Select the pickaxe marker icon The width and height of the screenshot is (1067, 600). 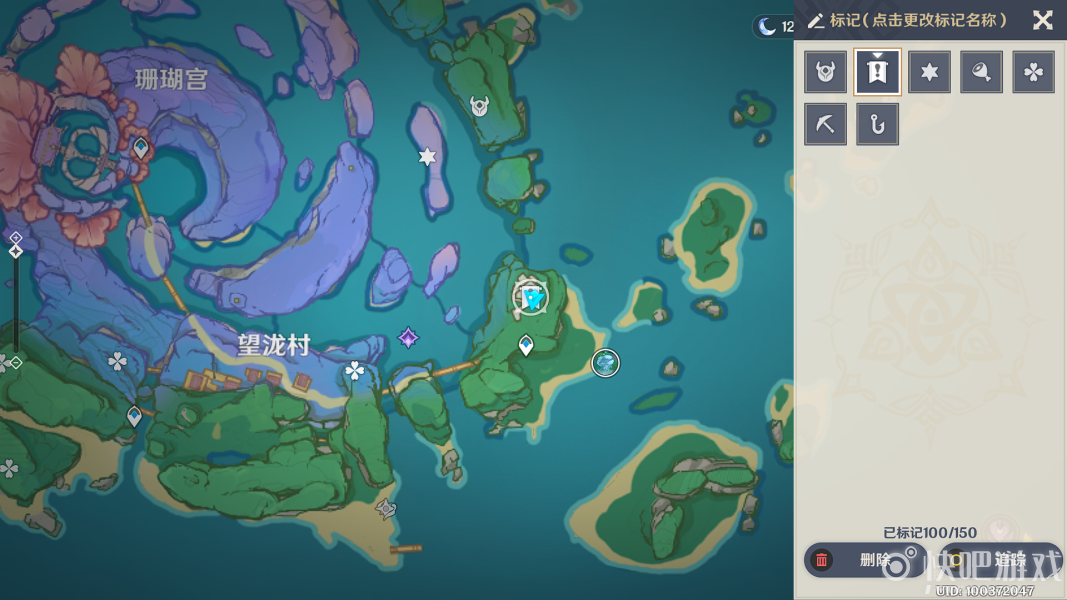pos(826,124)
